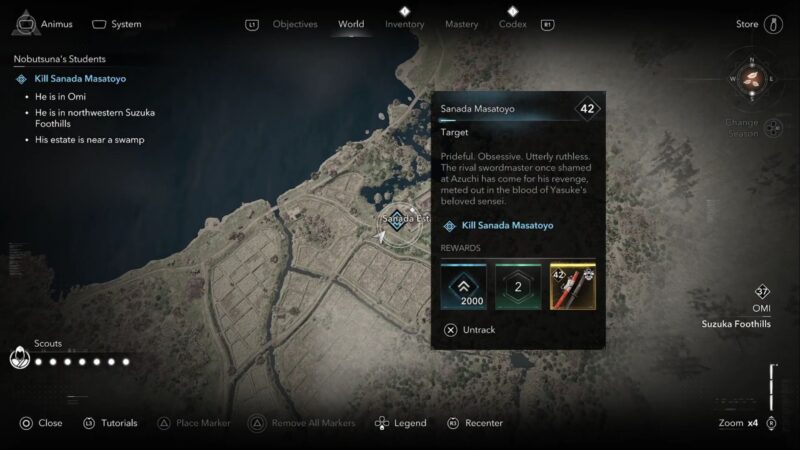The image size is (800, 450).
Task: Click the Scouts icon
Action: point(18,358)
